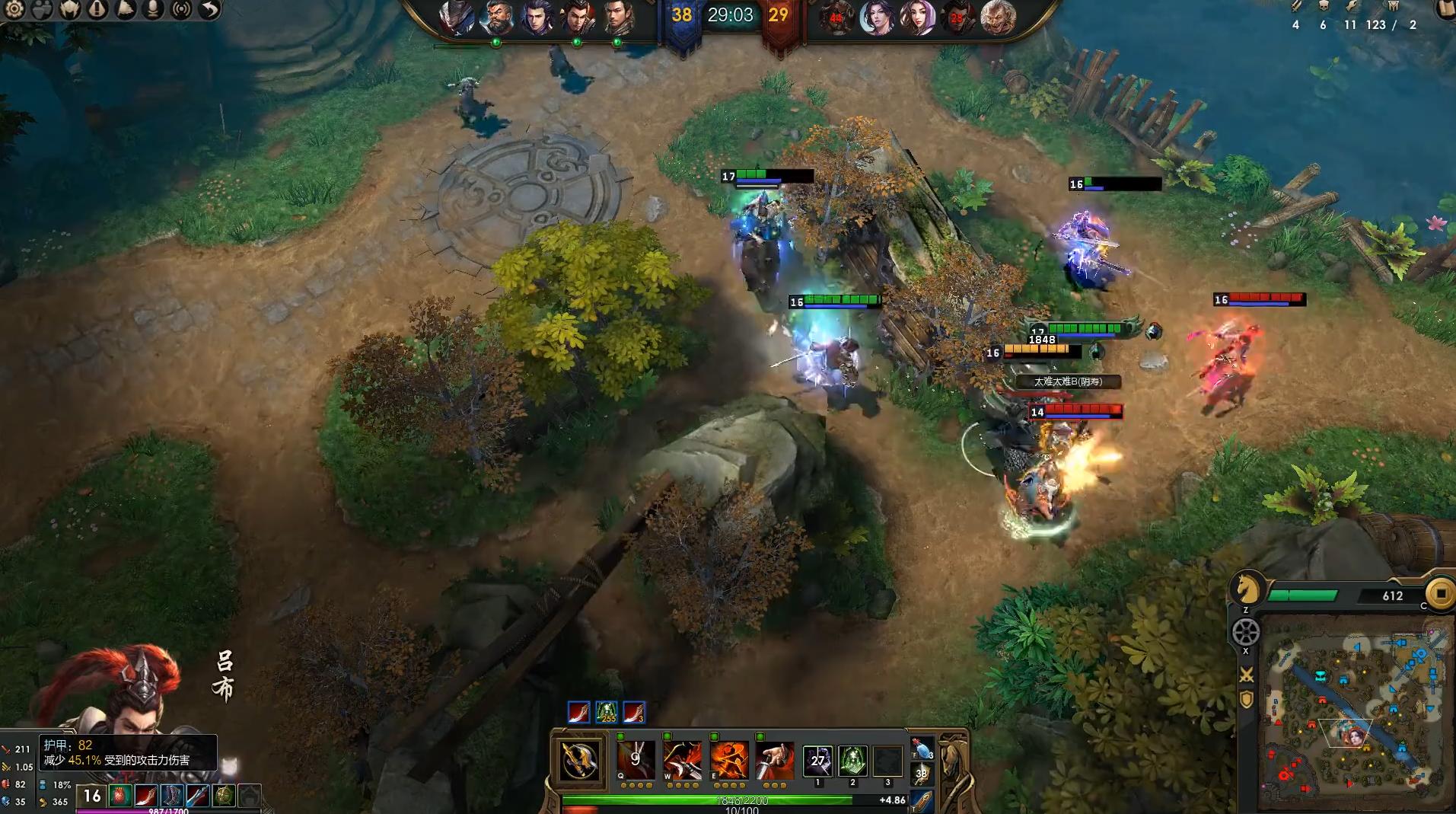Click the crossed swords attack signal
1456x814 pixels.
1247,675
